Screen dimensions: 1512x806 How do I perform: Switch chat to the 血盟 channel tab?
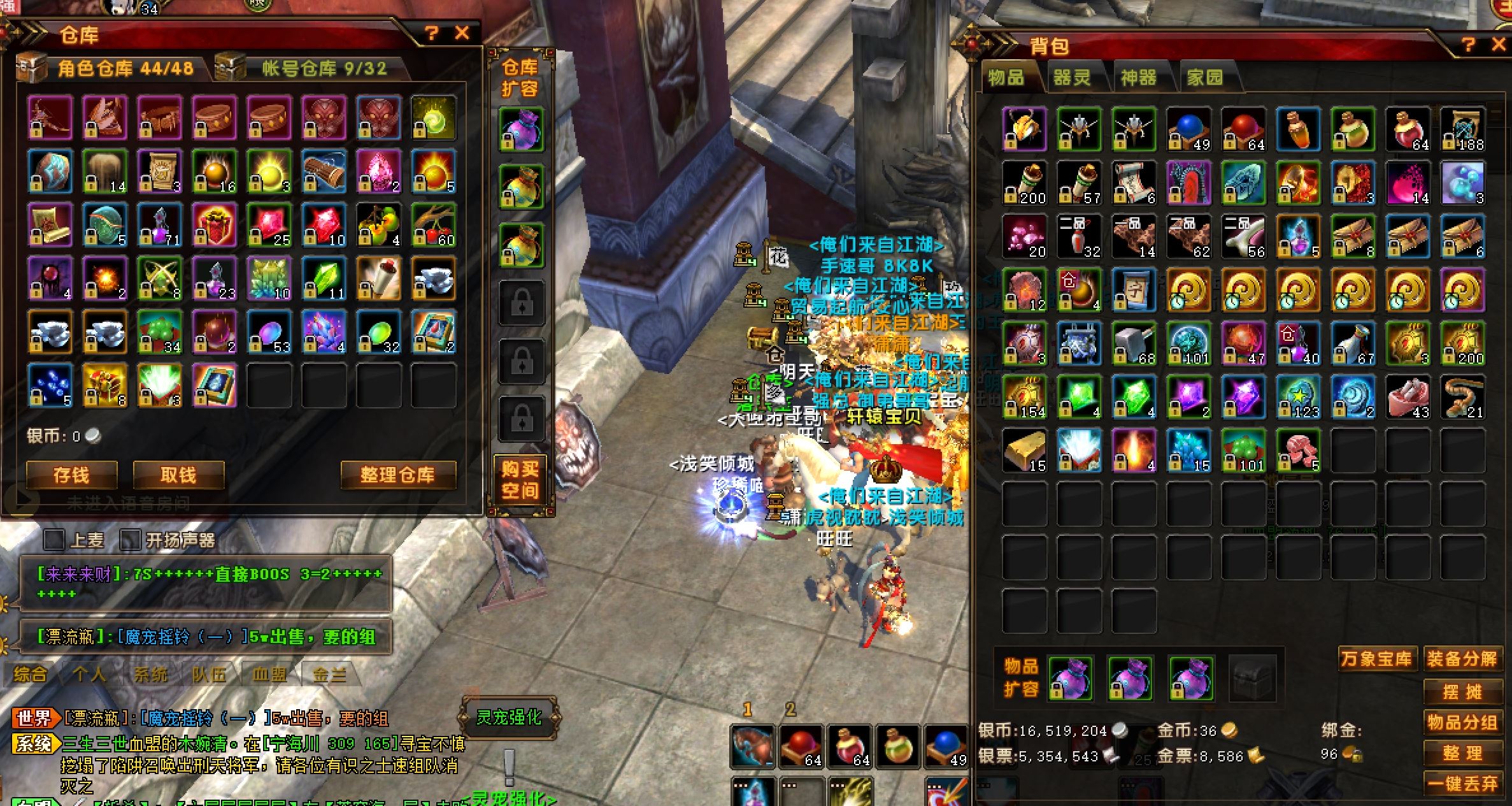coord(269,675)
